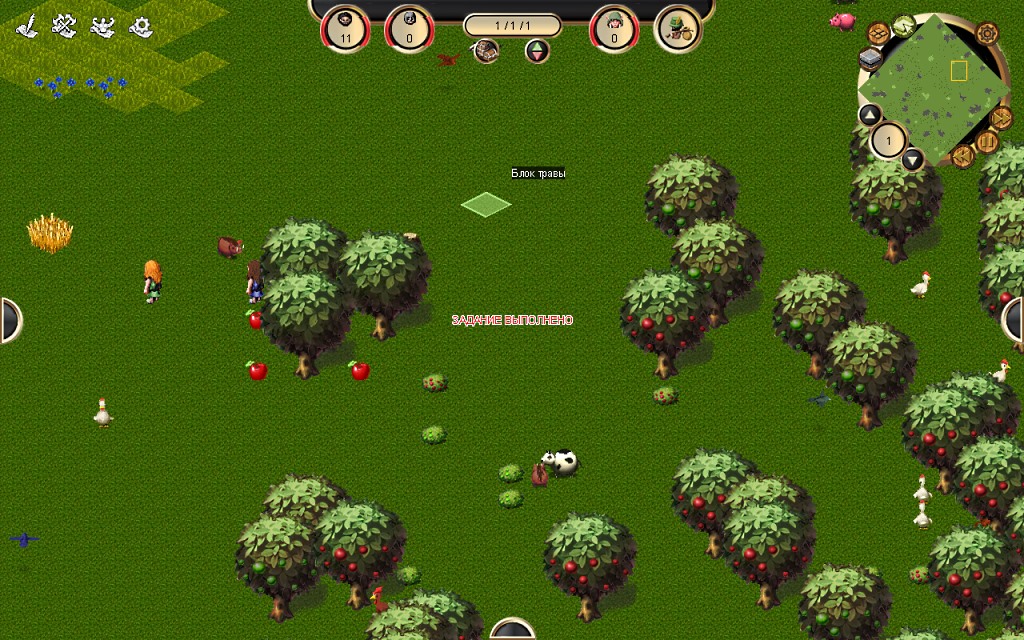Open the wooden gear settings button
Screen dimensions: 1024x640
click(987, 34)
